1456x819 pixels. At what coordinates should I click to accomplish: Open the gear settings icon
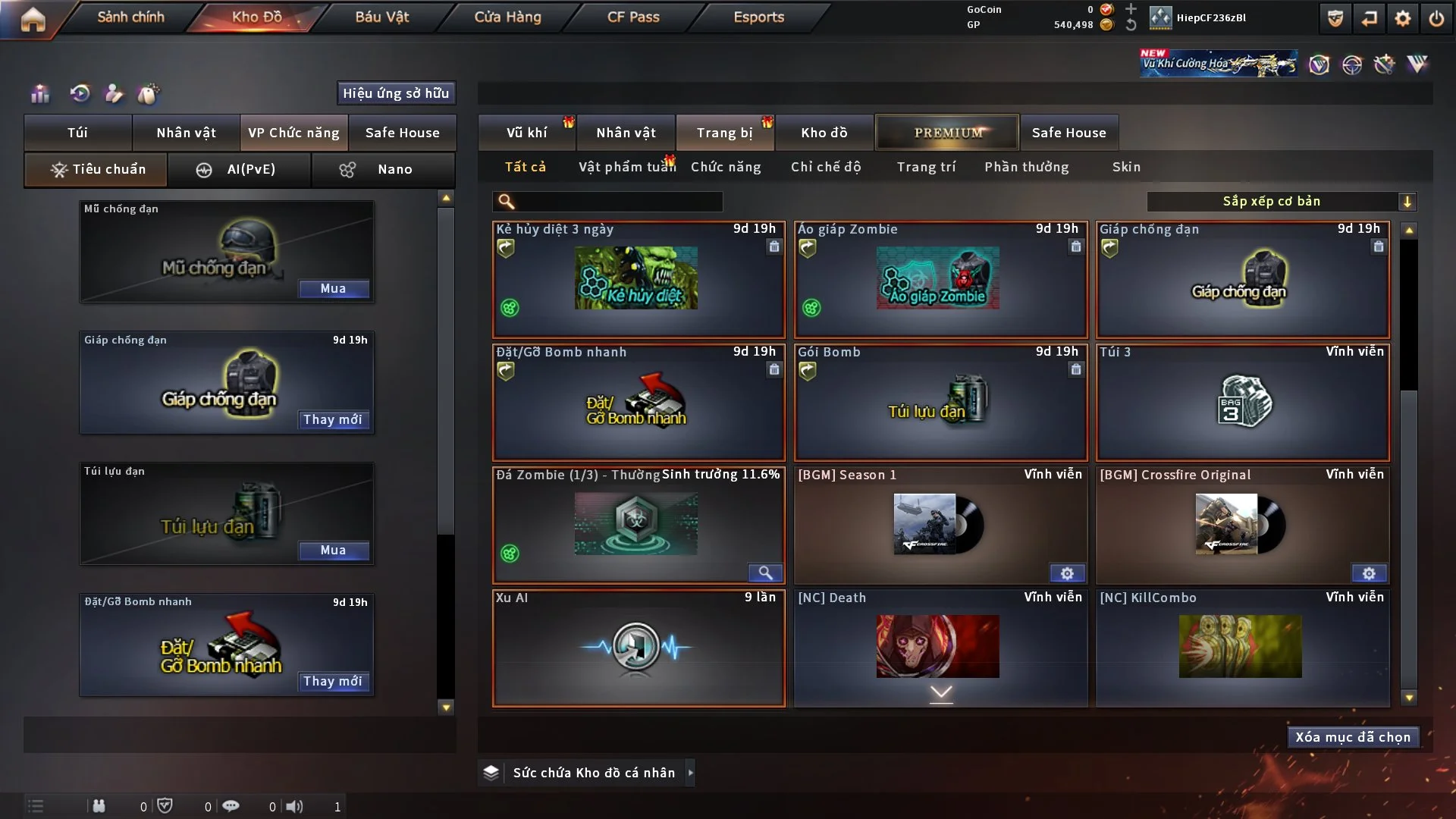[x=1403, y=18]
